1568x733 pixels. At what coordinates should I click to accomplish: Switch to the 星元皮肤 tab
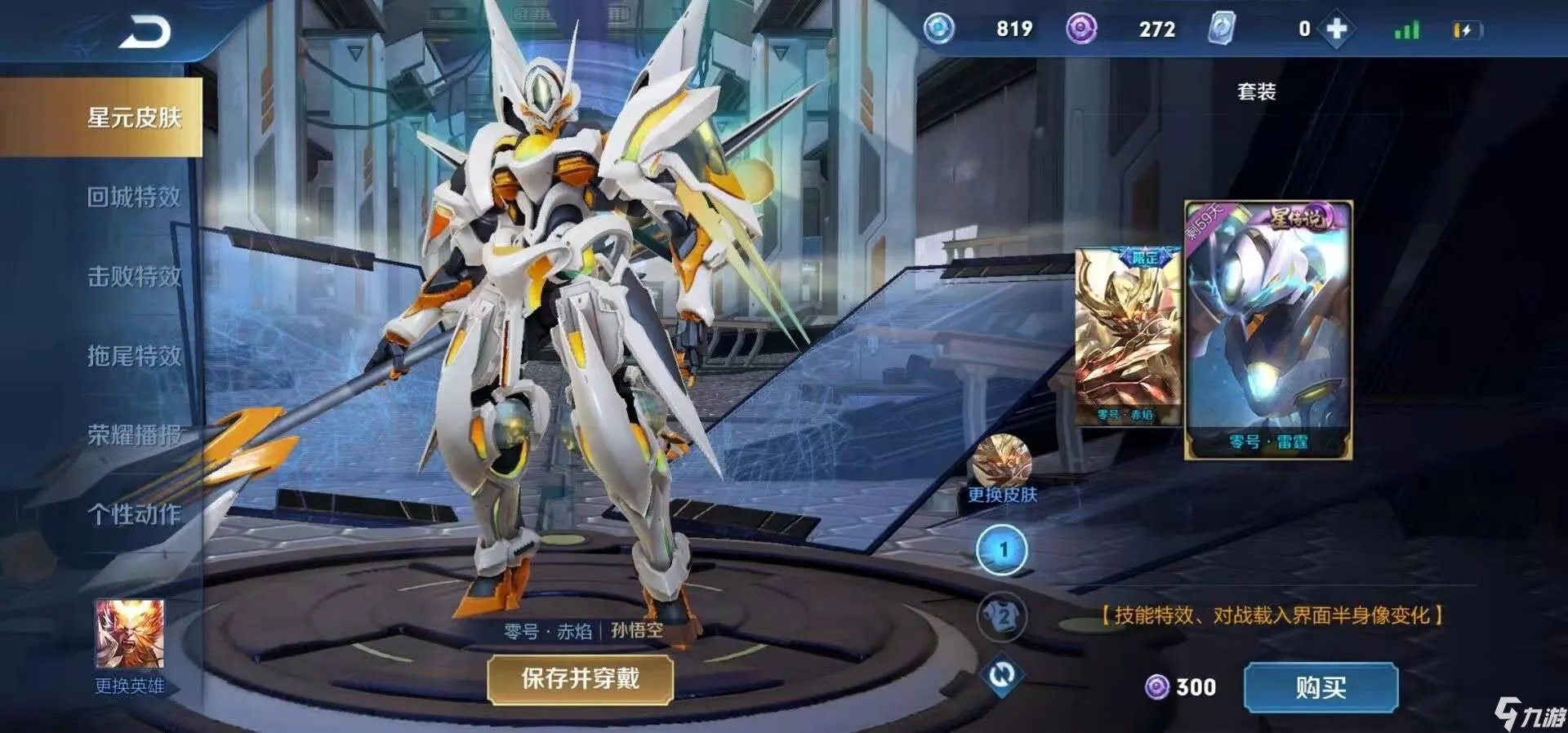134,118
